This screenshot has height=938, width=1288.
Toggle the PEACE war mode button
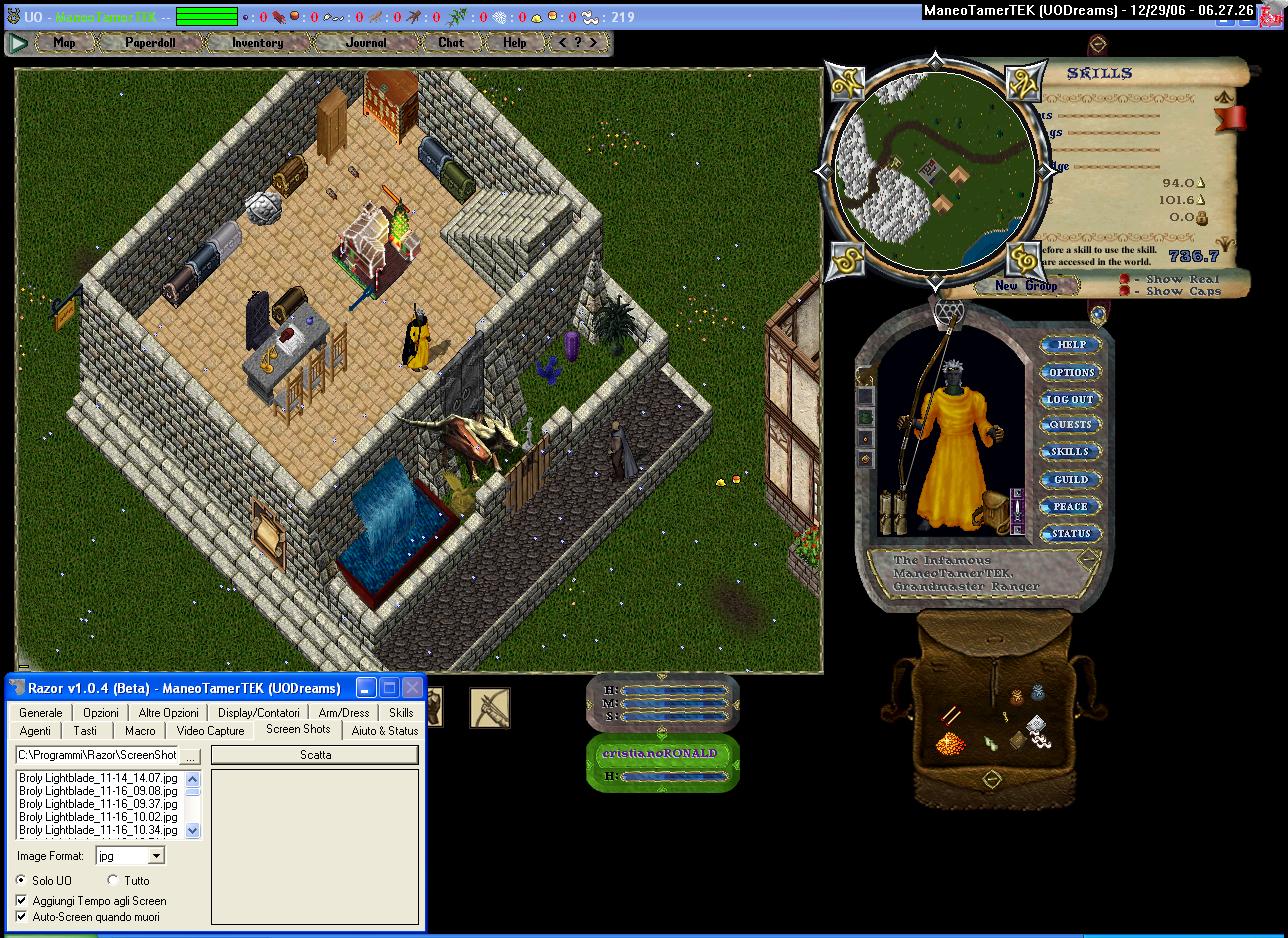[1070, 507]
